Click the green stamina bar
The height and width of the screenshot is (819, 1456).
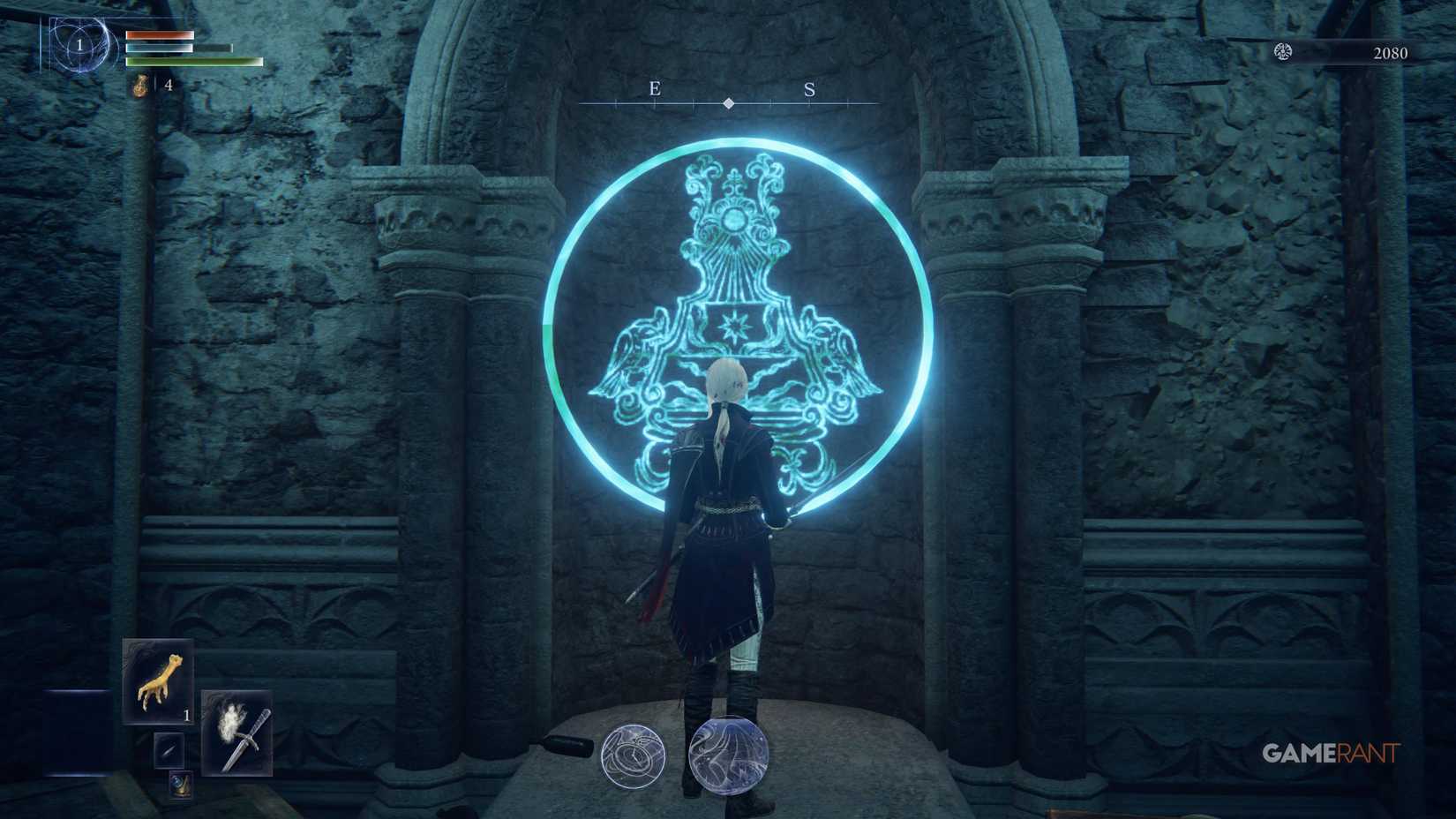pyautogui.click(x=194, y=64)
